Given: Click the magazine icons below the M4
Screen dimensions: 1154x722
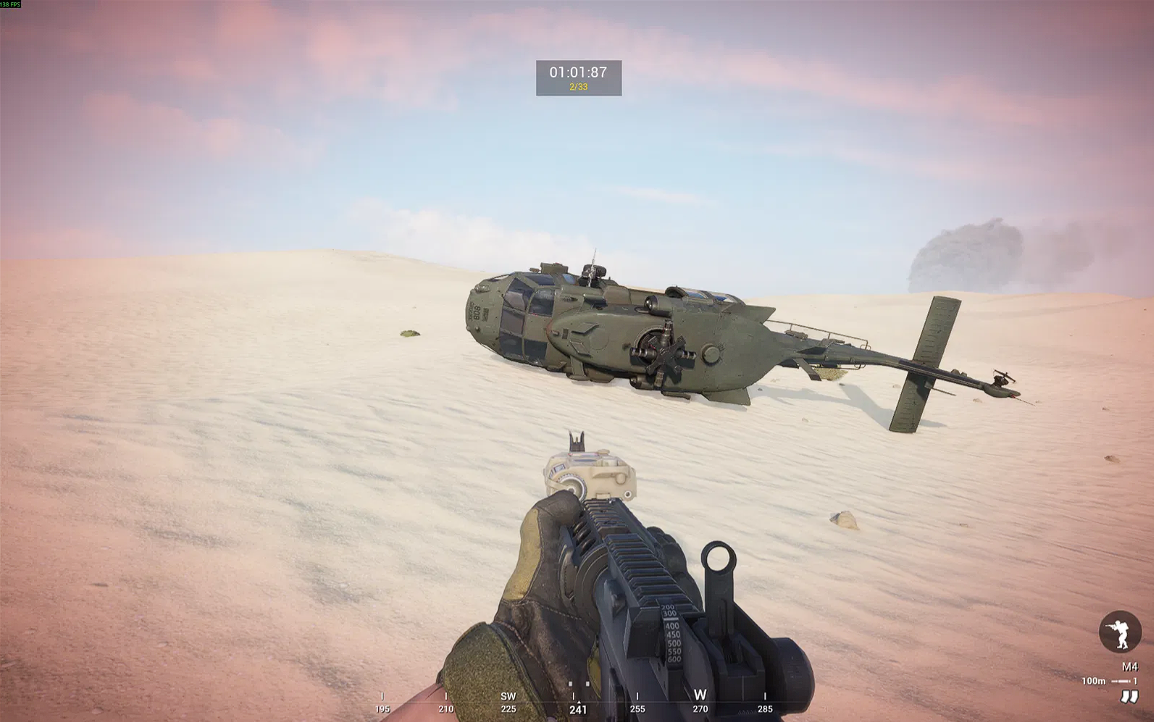Looking at the screenshot, I should pyautogui.click(x=1129, y=697).
